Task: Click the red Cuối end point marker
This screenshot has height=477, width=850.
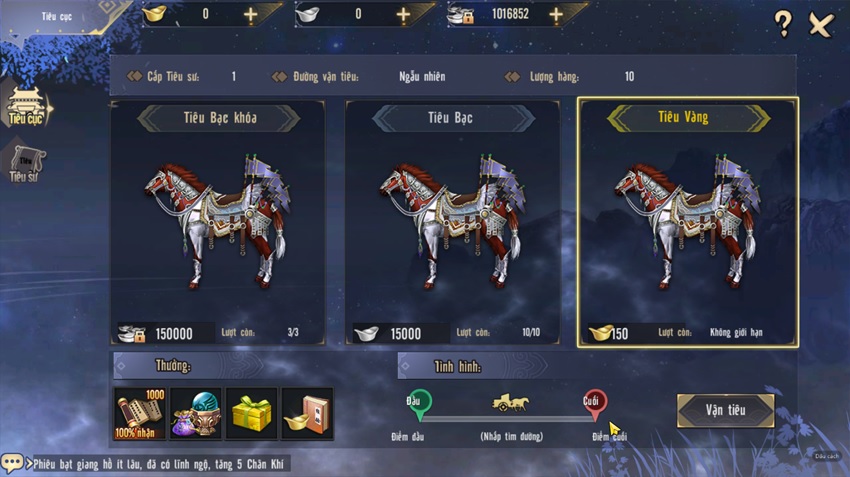Action: click(x=594, y=403)
